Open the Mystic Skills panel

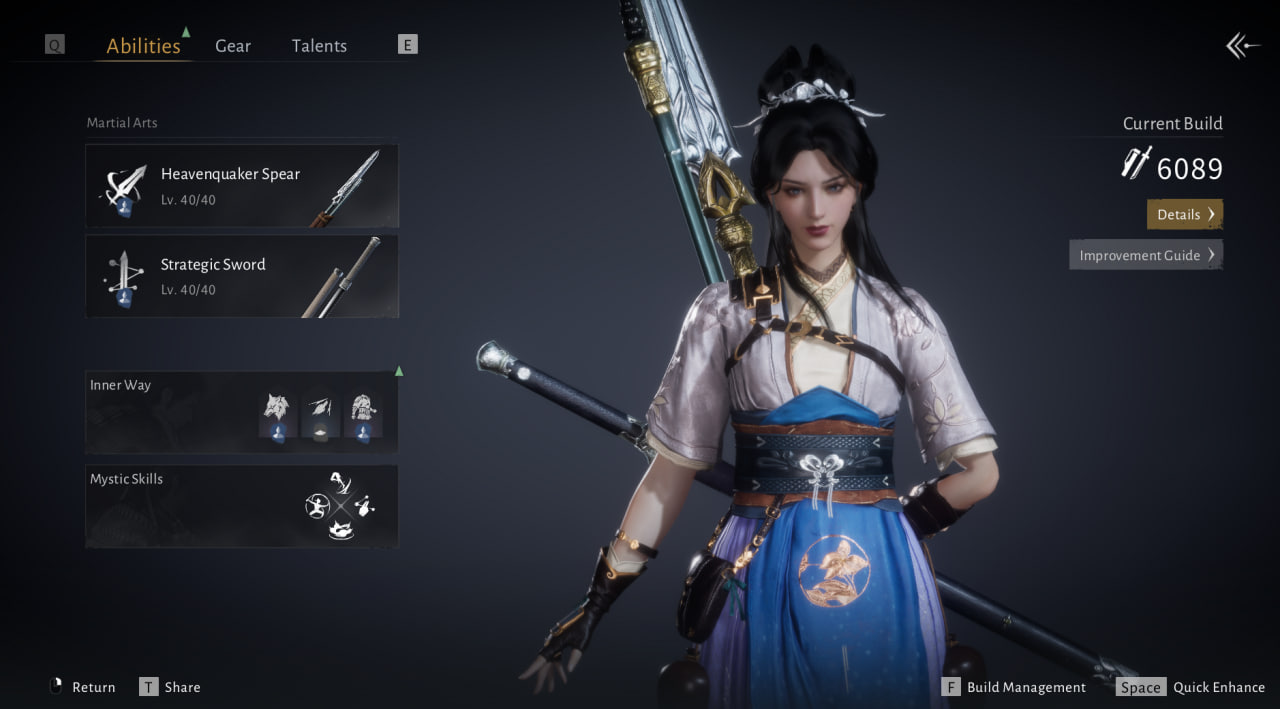(242, 505)
